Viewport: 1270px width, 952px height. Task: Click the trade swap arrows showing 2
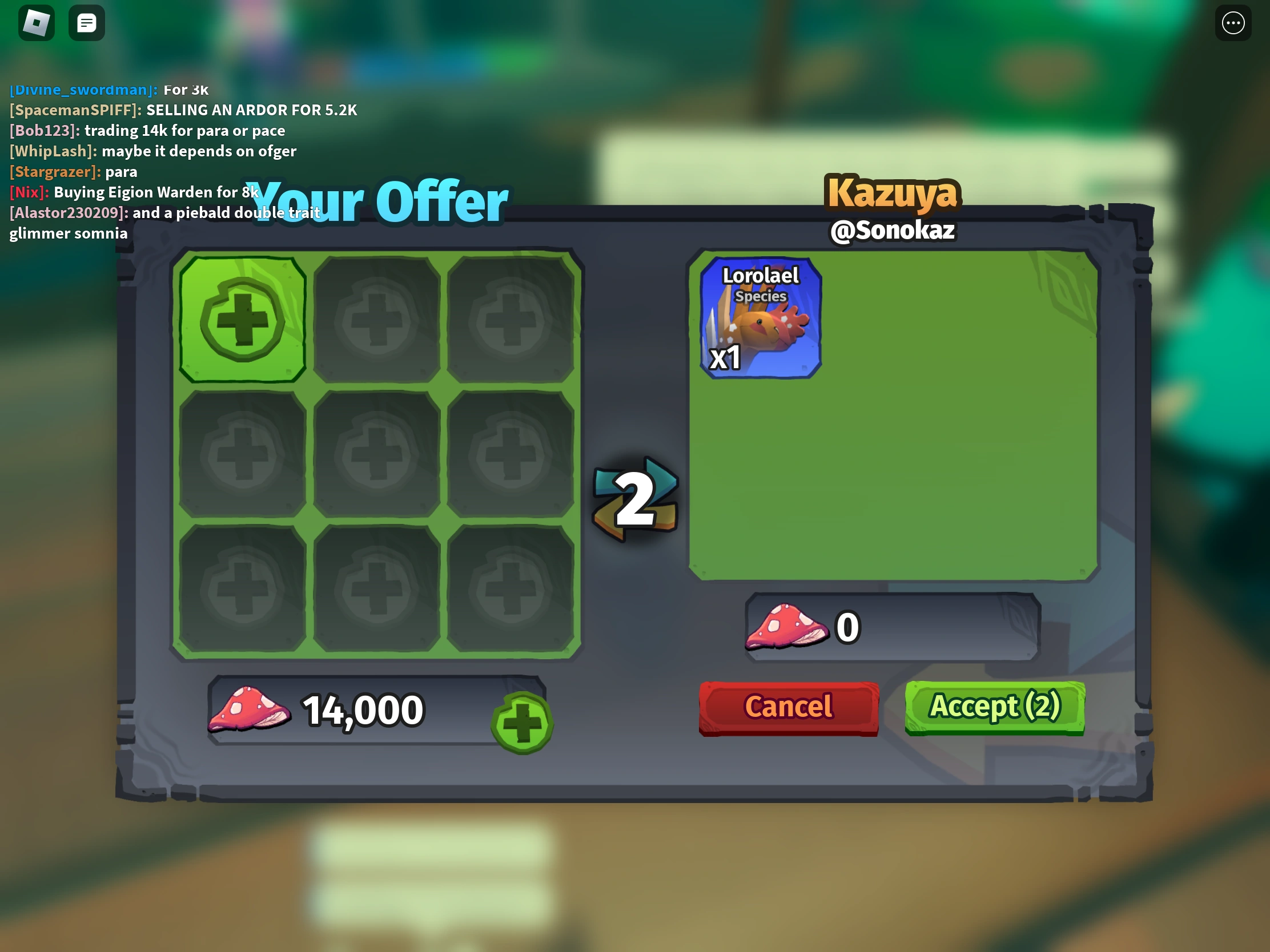pos(636,498)
